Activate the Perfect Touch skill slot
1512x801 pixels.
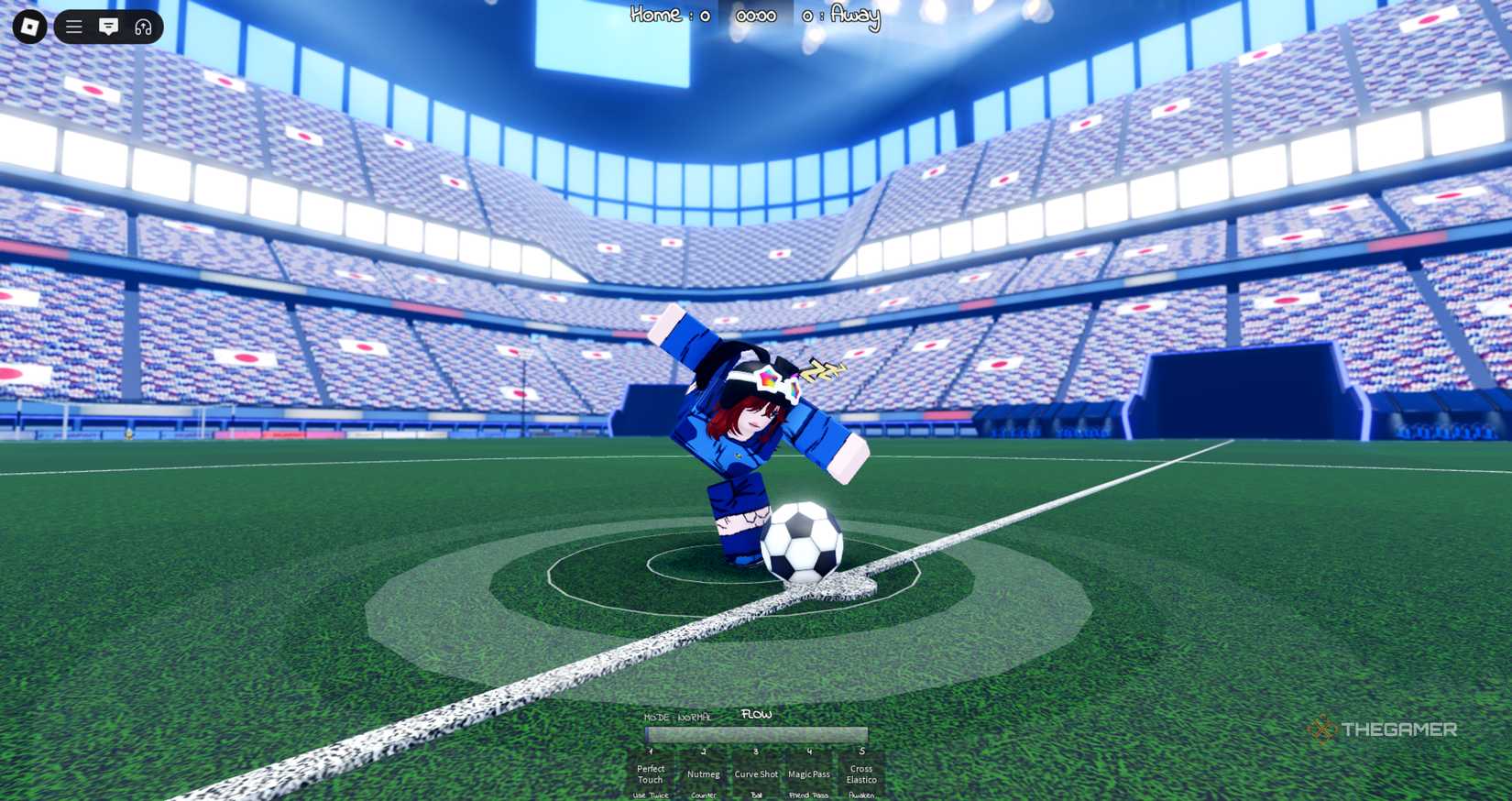pyautogui.click(x=651, y=773)
